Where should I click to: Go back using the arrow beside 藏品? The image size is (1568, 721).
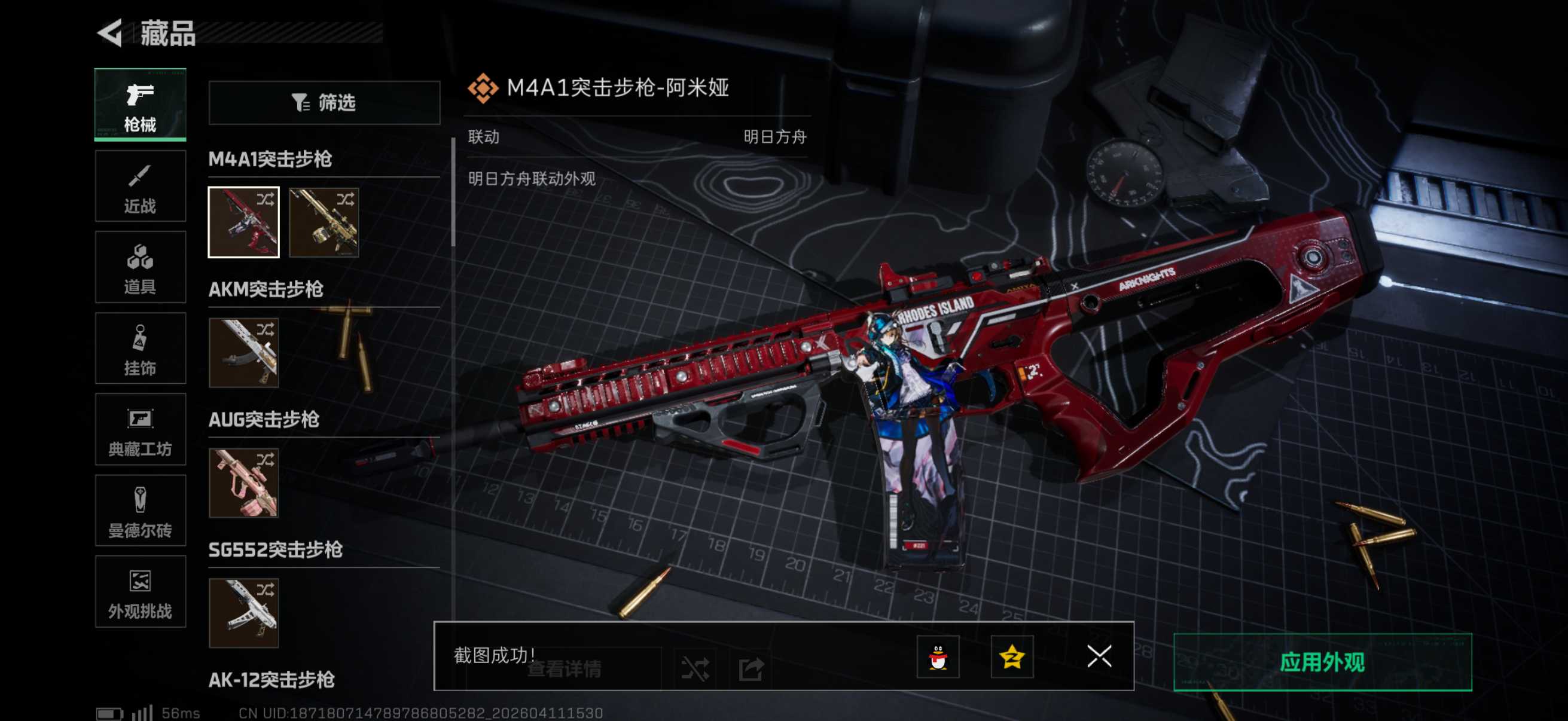[x=111, y=33]
